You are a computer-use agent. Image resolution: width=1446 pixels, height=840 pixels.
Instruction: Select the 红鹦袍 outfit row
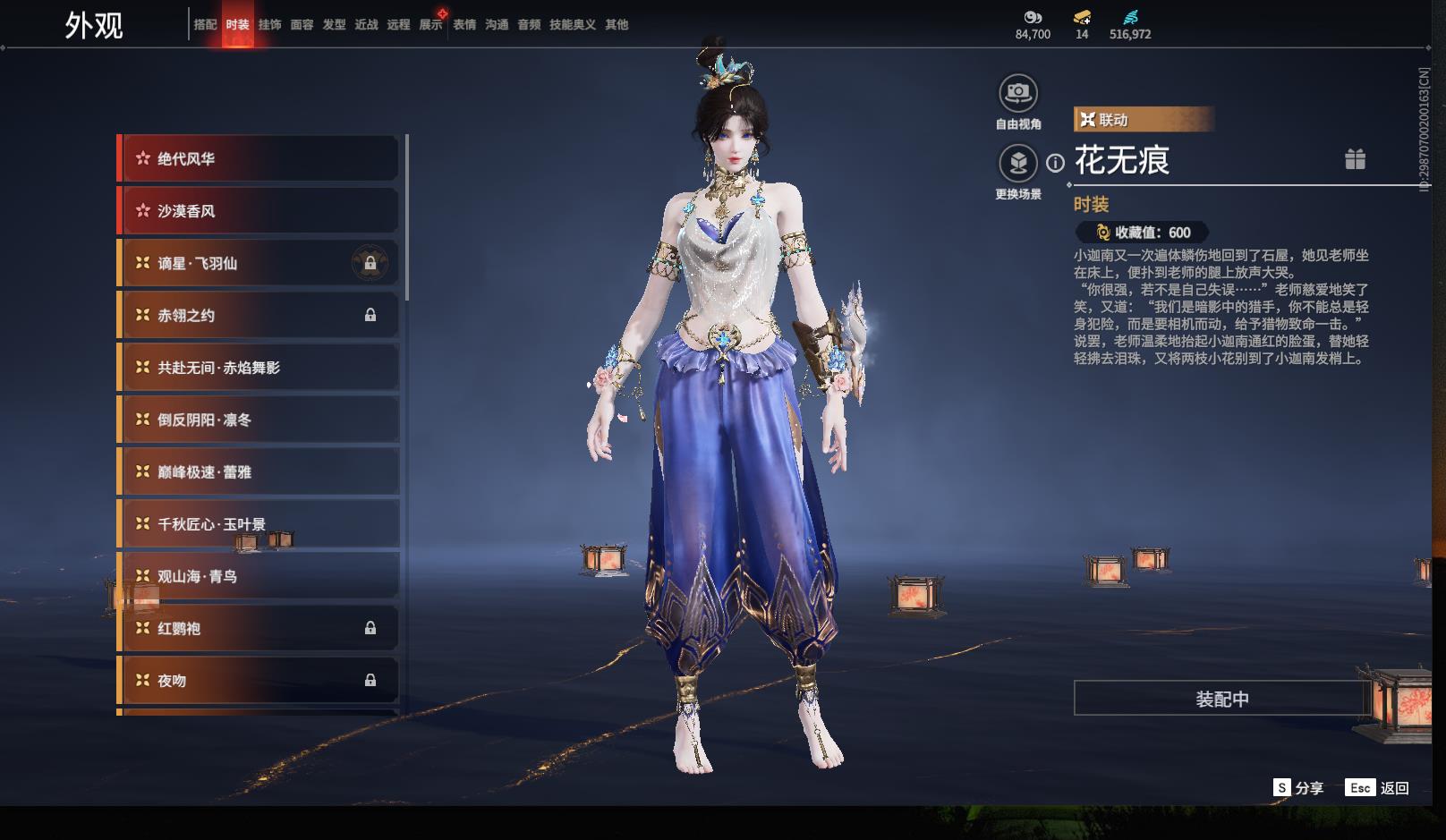259,628
